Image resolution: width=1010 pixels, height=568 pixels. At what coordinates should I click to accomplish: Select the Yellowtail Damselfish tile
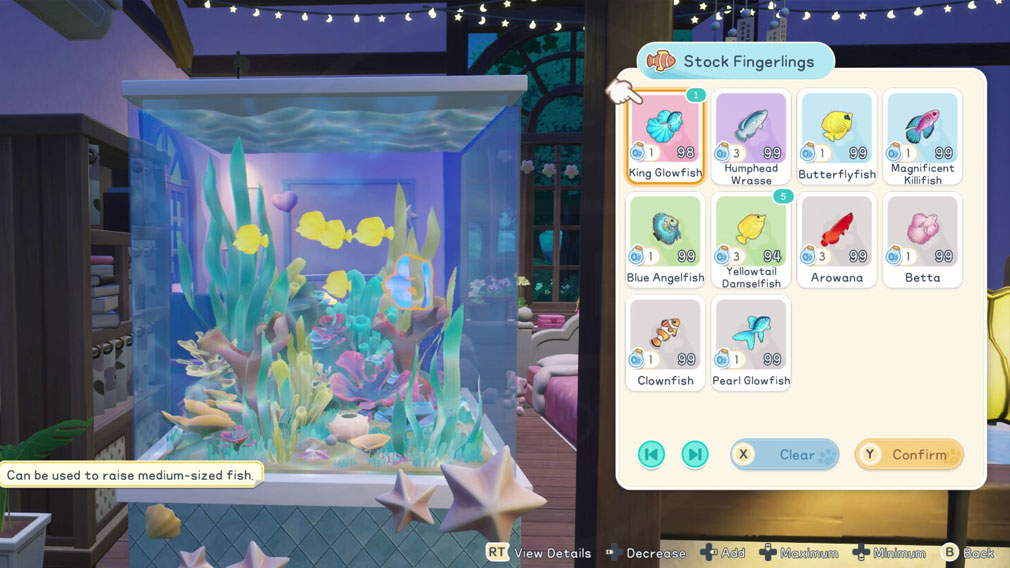(x=751, y=240)
